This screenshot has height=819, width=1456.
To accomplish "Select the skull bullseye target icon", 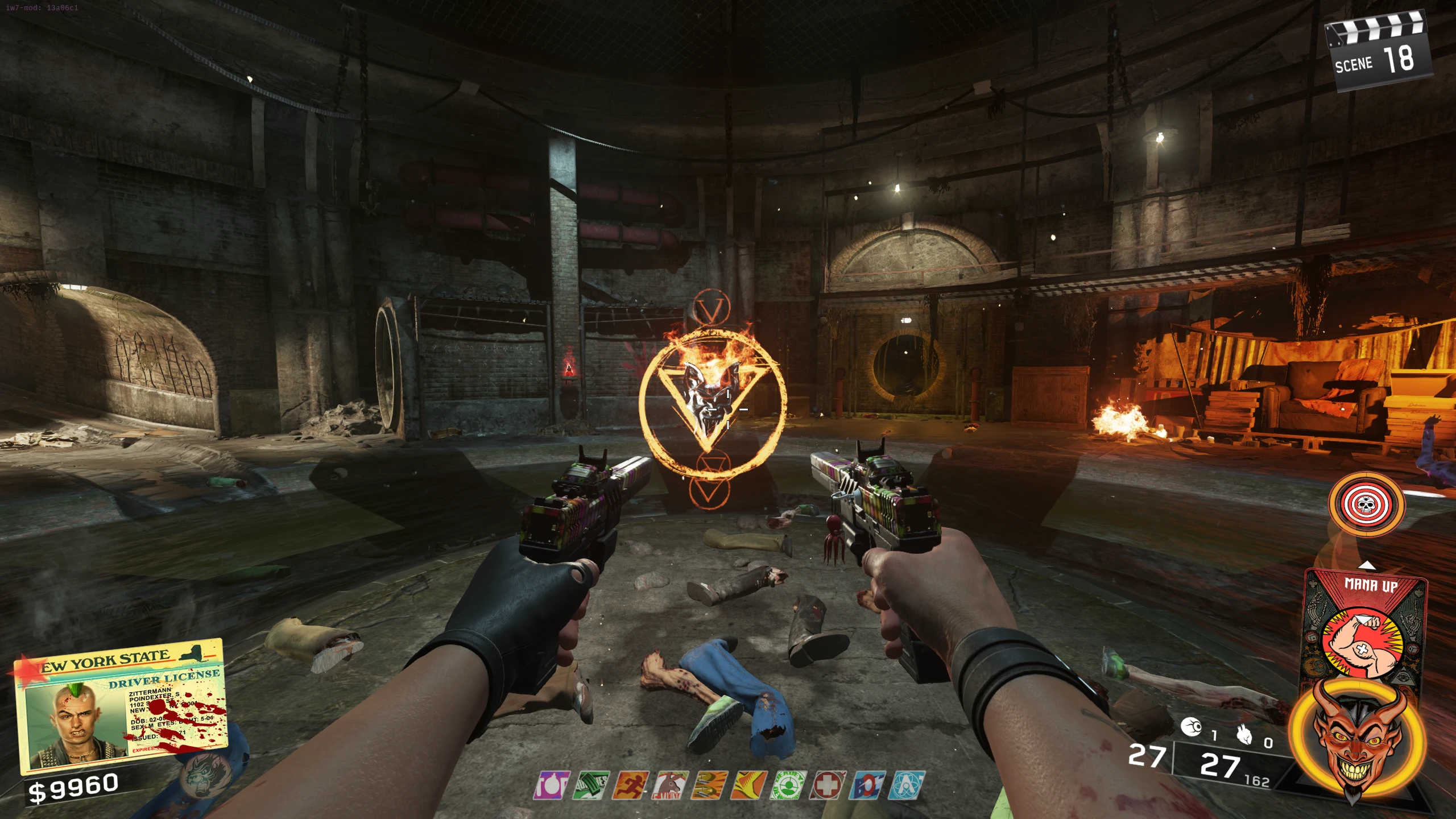I will [x=1366, y=504].
